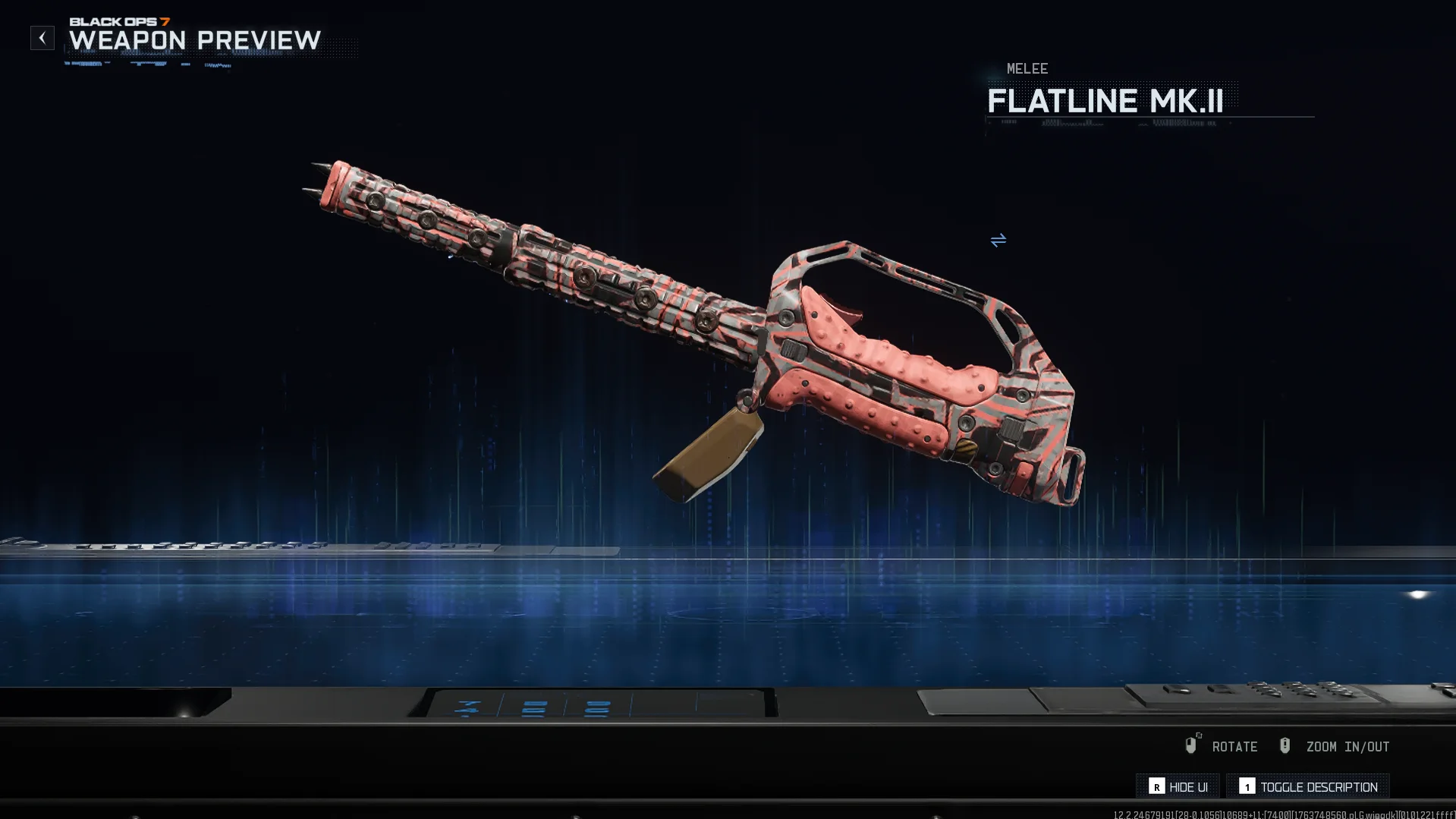Viewport: 1456px width, 819px height.
Task: Click the Hide UI button
Action: (x=1178, y=786)
